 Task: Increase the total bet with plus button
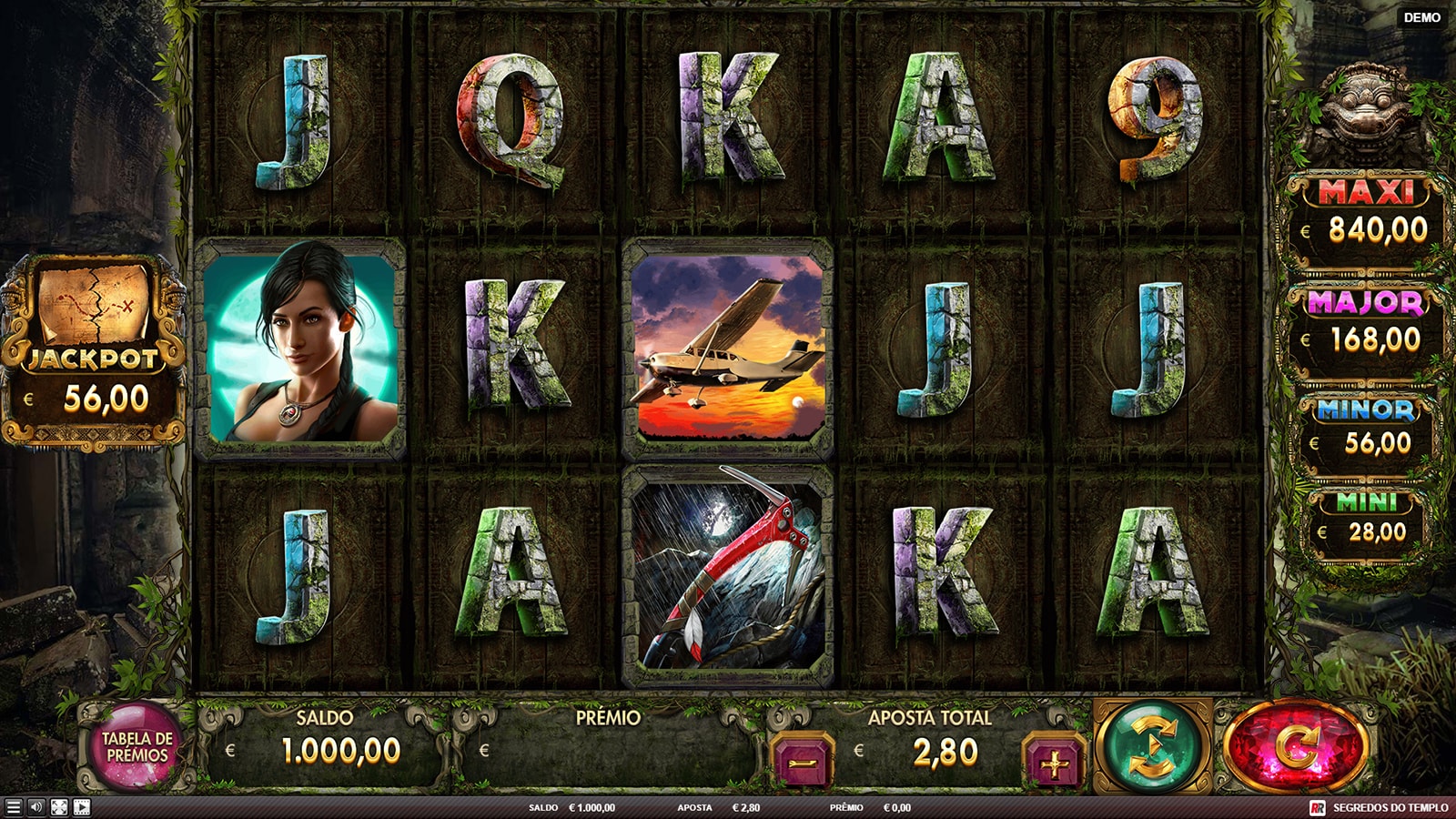1054,763
